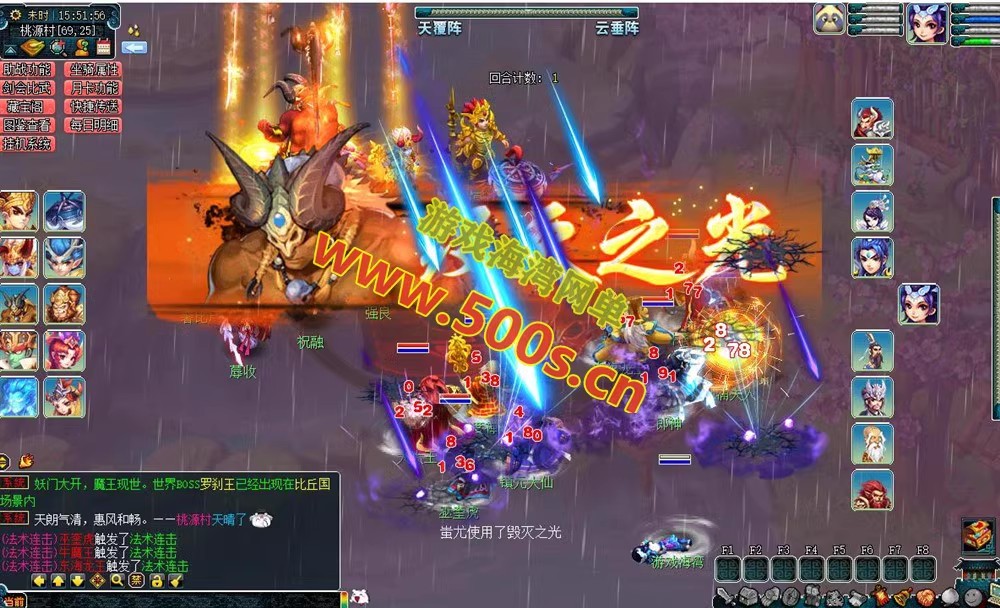Open the treasure chest icon
This screenshot has width=1000, height=608.
(977, 535)
